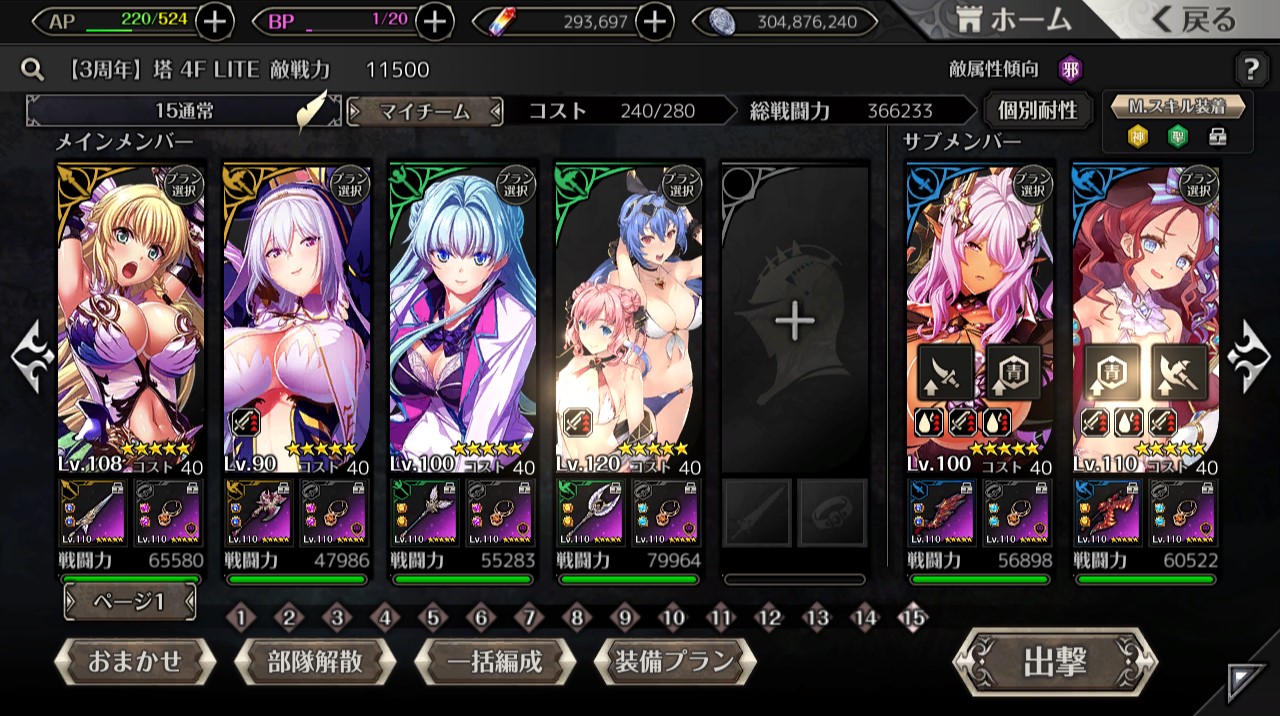1280x716 pixels.
Task: Open the マイチーム selector
Action: click(x=425, y=111)
